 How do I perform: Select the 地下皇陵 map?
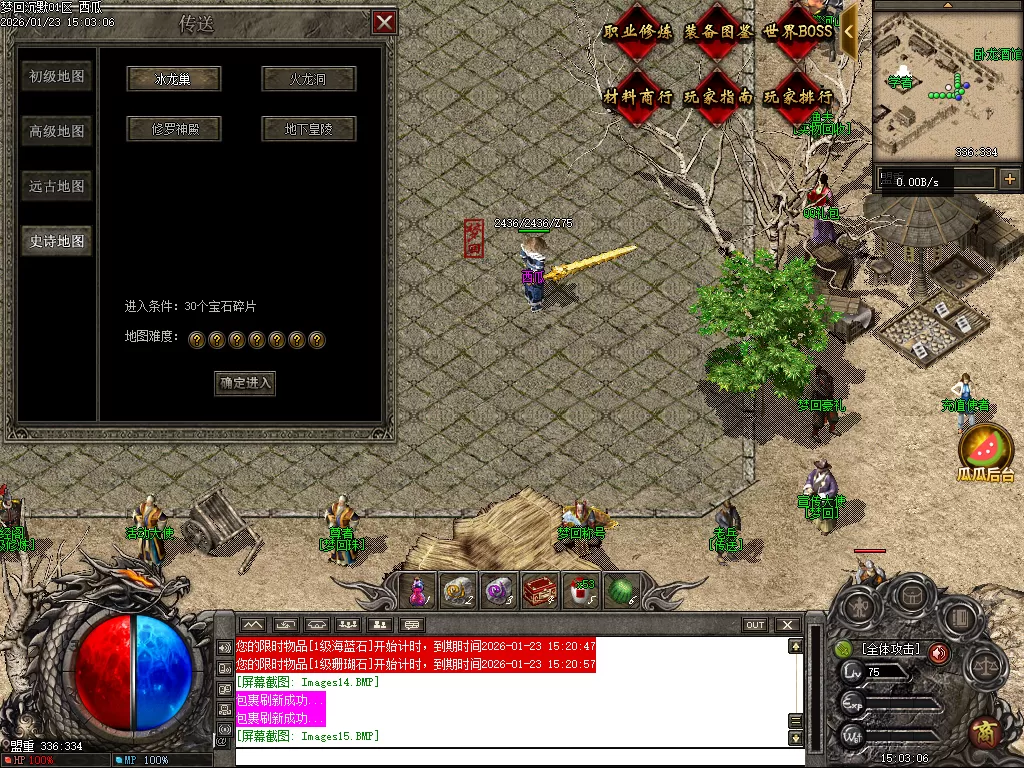coord(308,129)
